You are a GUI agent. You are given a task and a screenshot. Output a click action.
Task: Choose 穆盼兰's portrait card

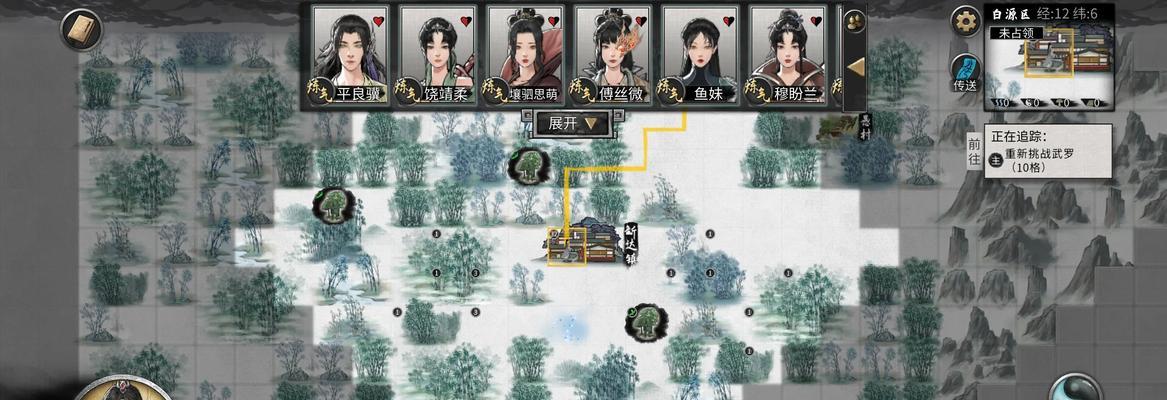787,55
